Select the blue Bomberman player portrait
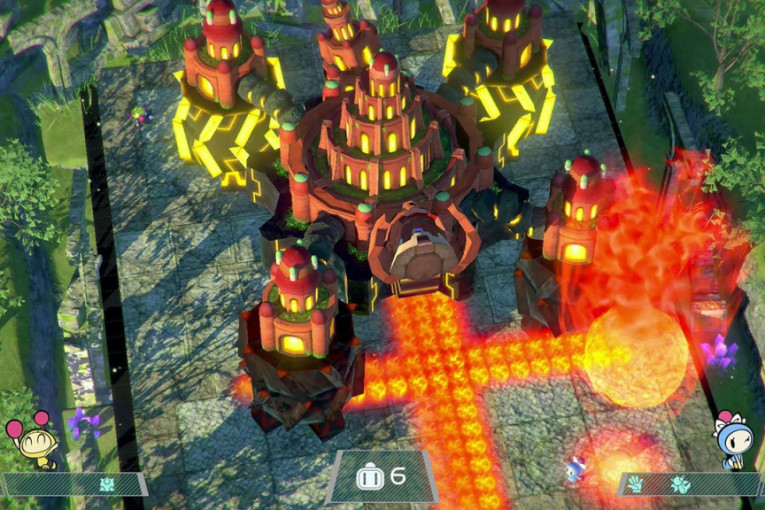The image size is (765, 510). pos(733,438)
